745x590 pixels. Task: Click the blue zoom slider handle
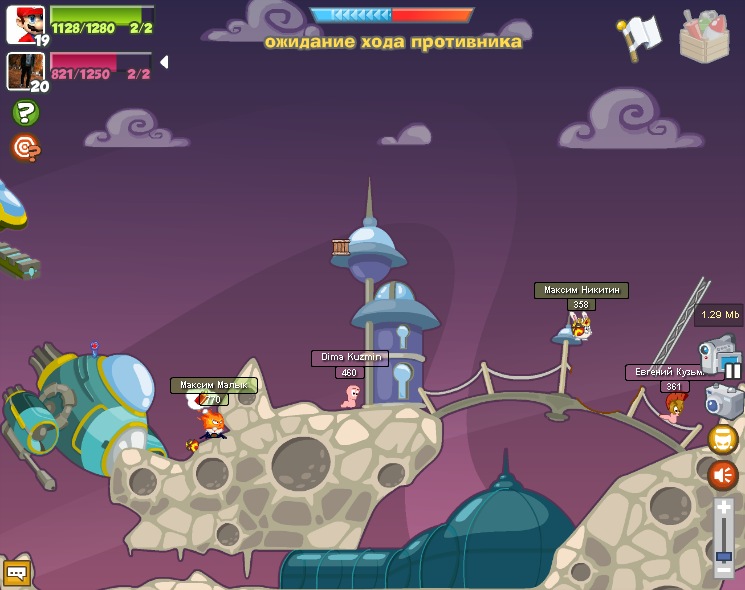click(x=723, y=556)
